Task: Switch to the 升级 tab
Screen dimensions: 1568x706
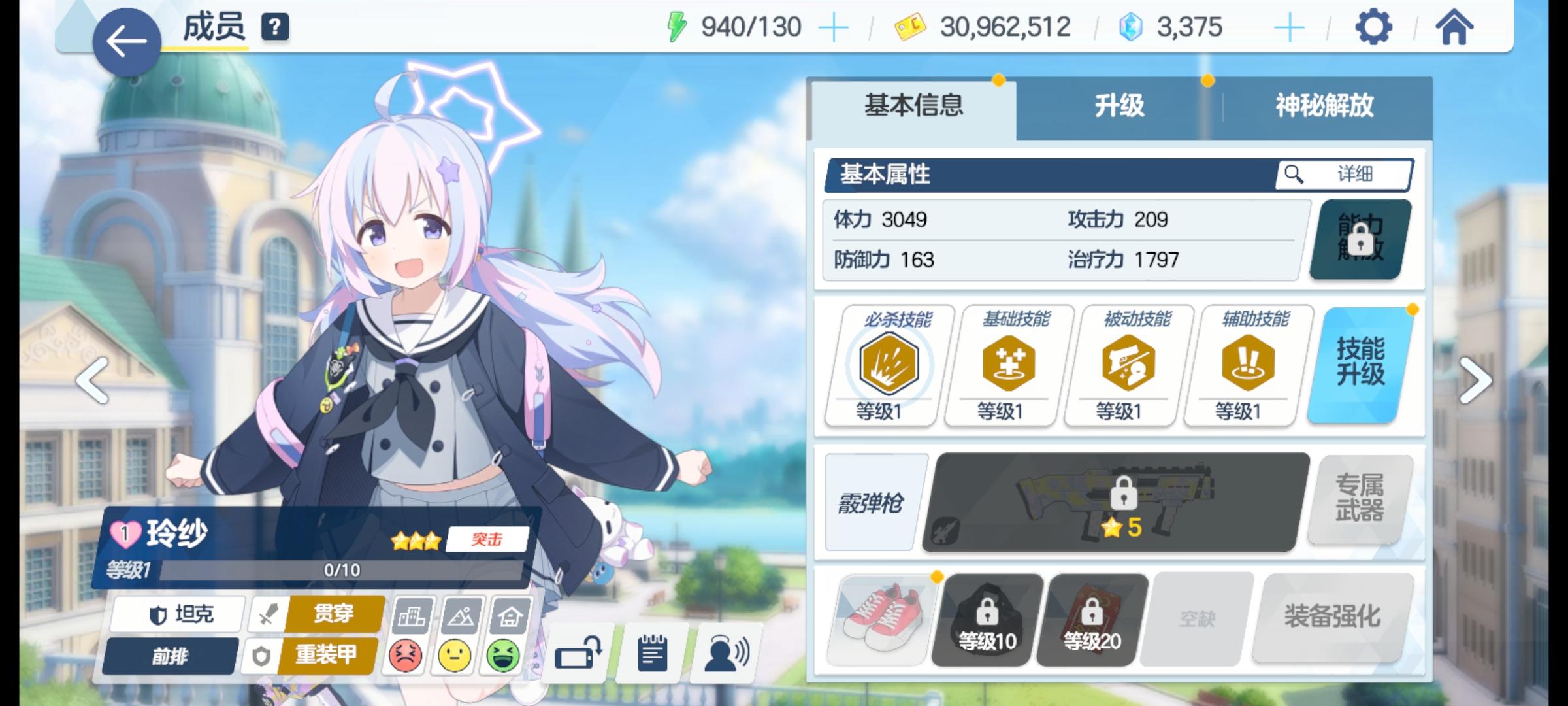Action: pyautogui.click(x=1120, y=108)
